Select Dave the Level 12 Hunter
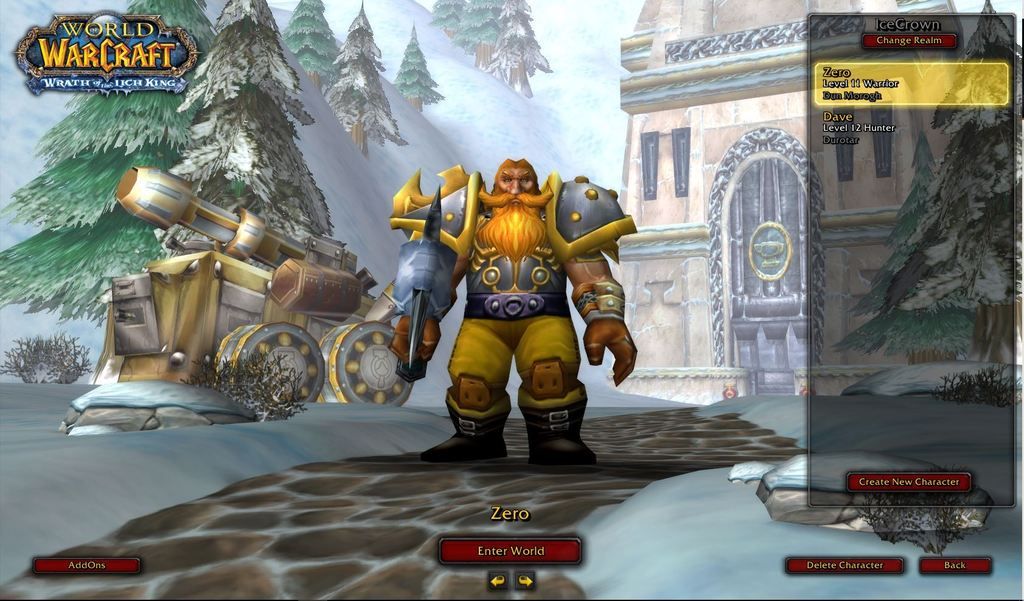Screen dimensions: 1024x601 [911, 129]
